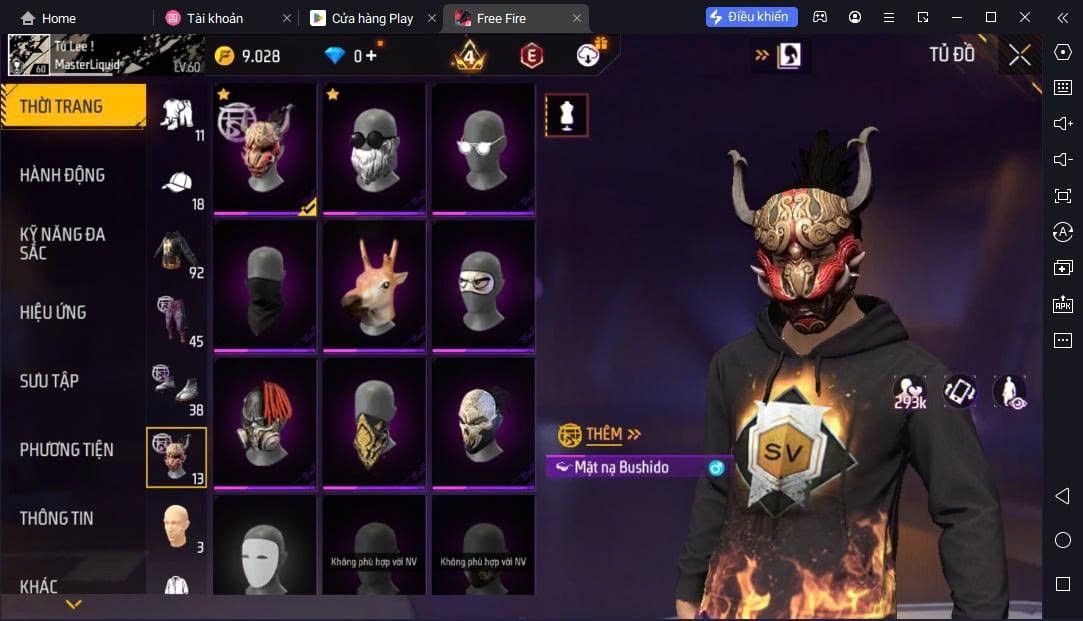The height and width of the screenshot is (621, 1083).
Task: Choose the cap hats subcategory
Action: point(178,184)
